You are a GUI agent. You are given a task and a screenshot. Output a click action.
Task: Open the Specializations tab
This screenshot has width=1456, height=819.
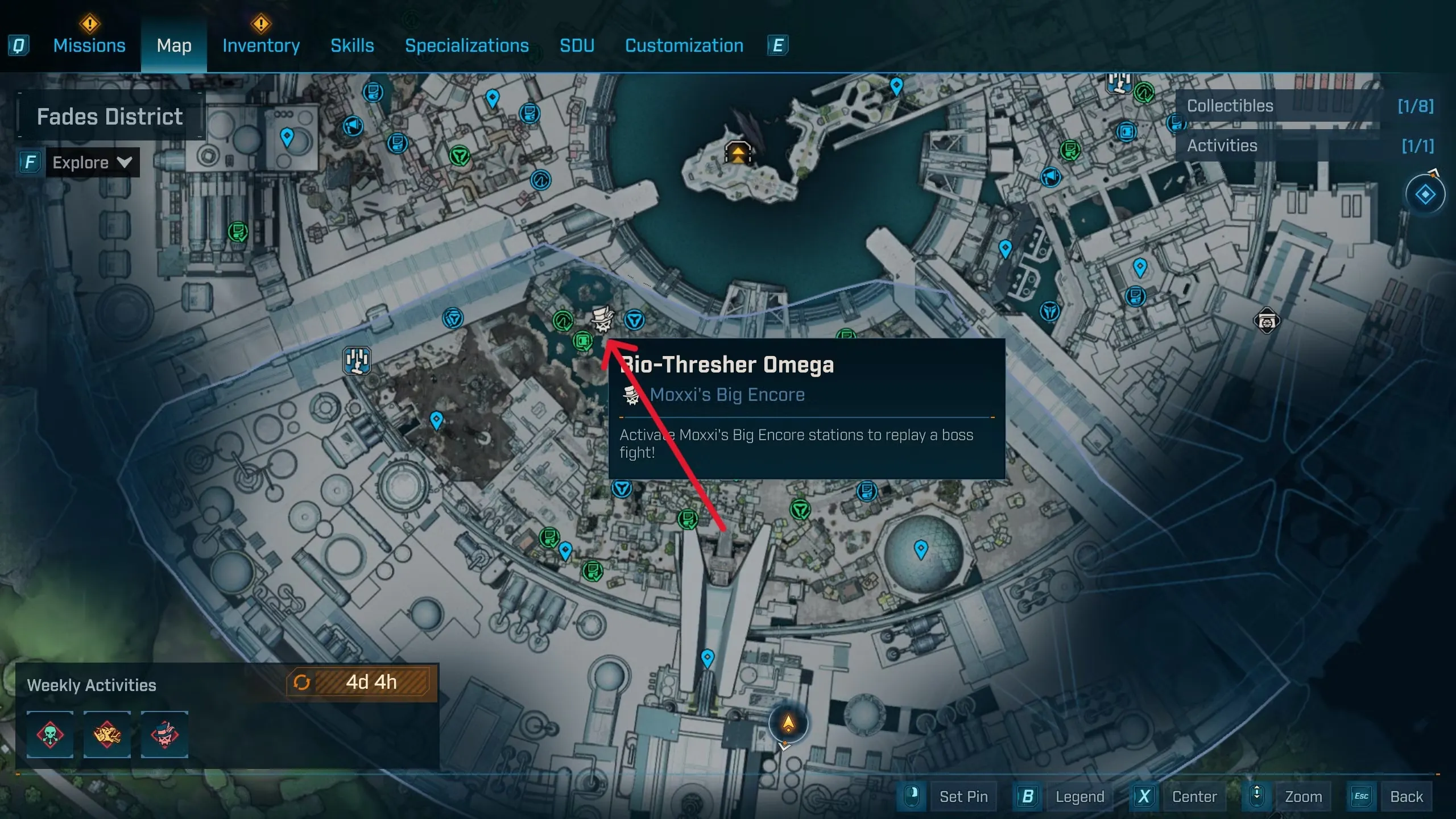point(466,45)
